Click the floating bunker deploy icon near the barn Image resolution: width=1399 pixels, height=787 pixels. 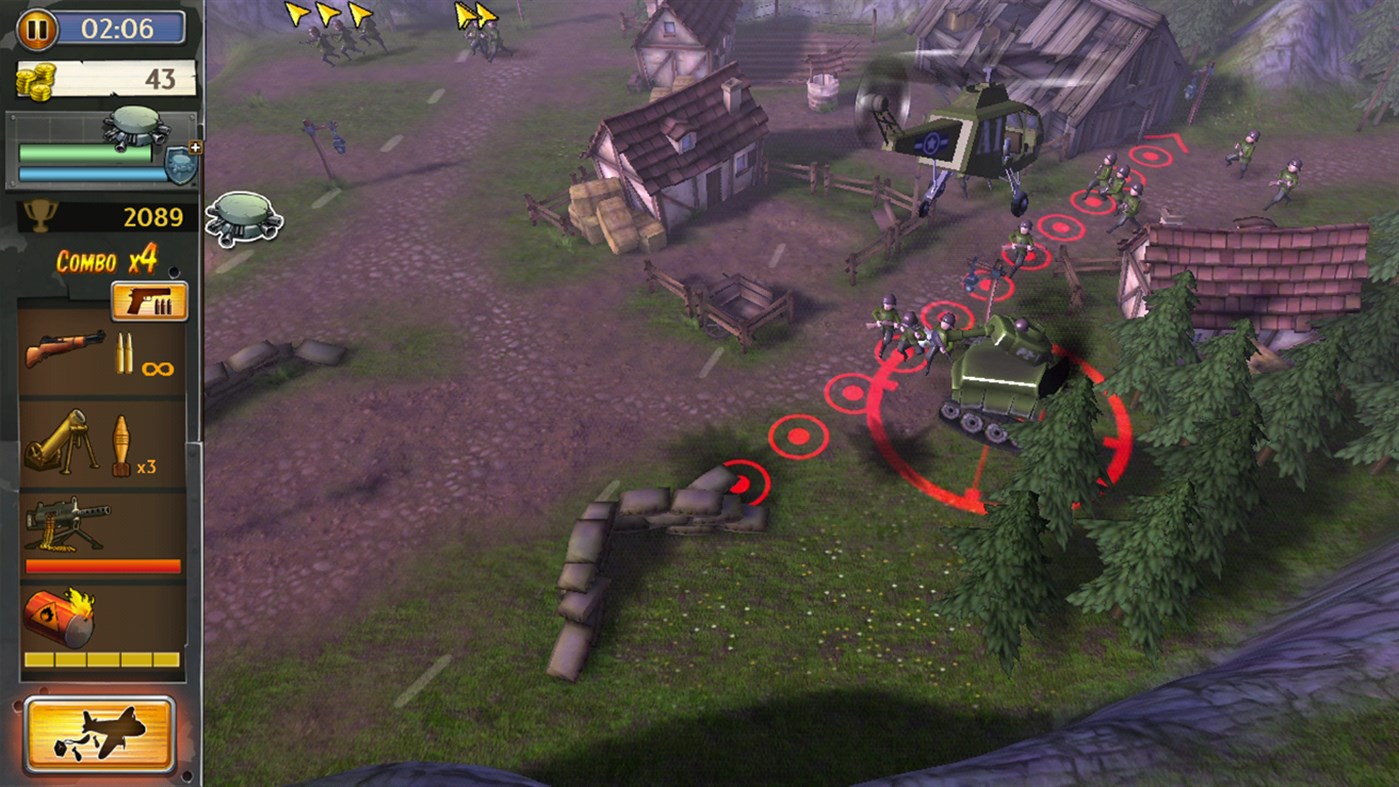(x=246, y=217)
